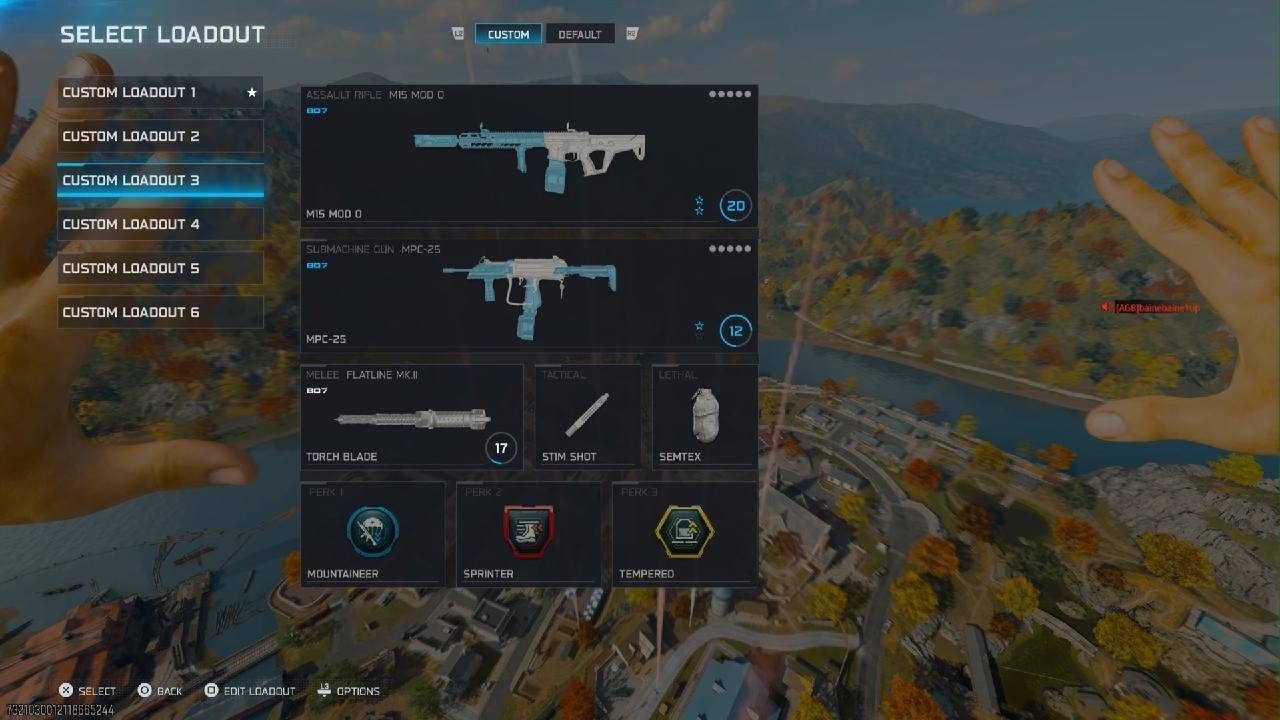This screenshot has height=720, width=1280.
Task: Choose the Mountaineer perk slot
Action: tap(373, 533)
